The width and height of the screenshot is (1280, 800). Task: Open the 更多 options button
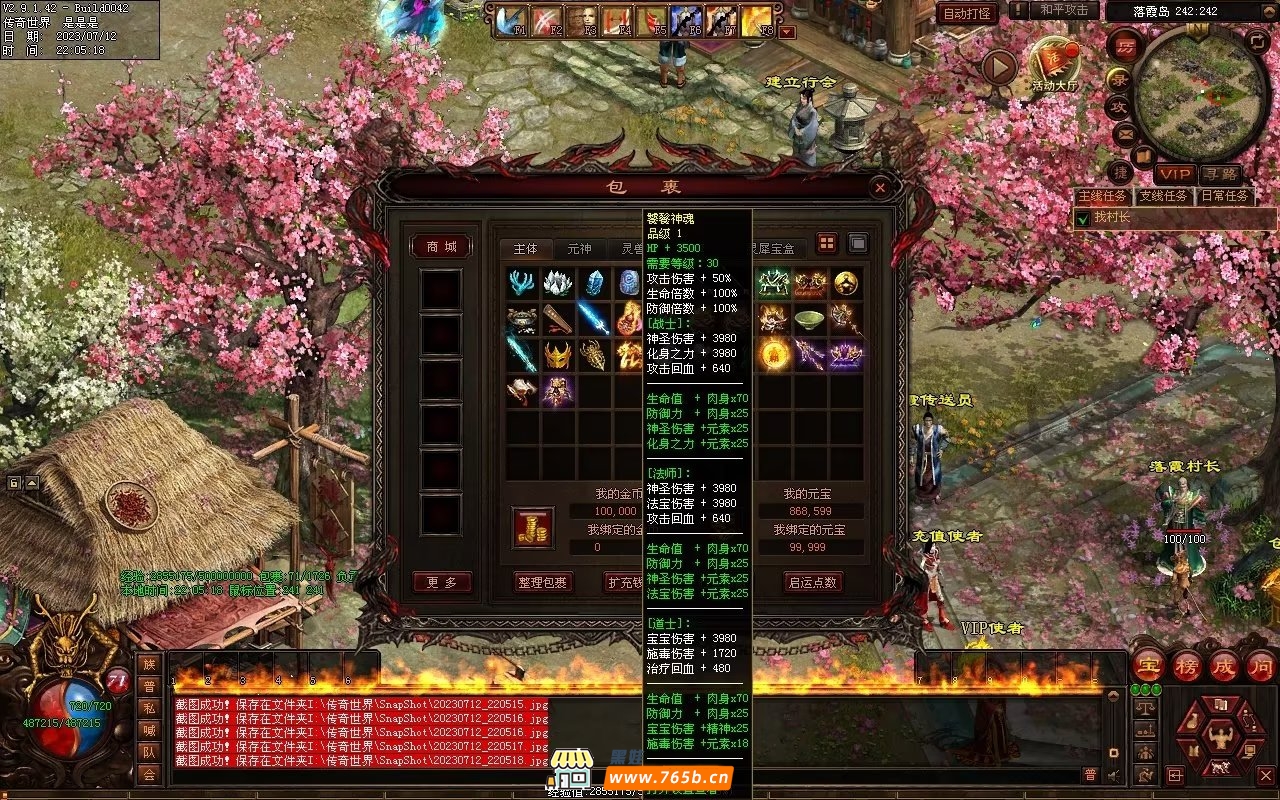point(441,582)
